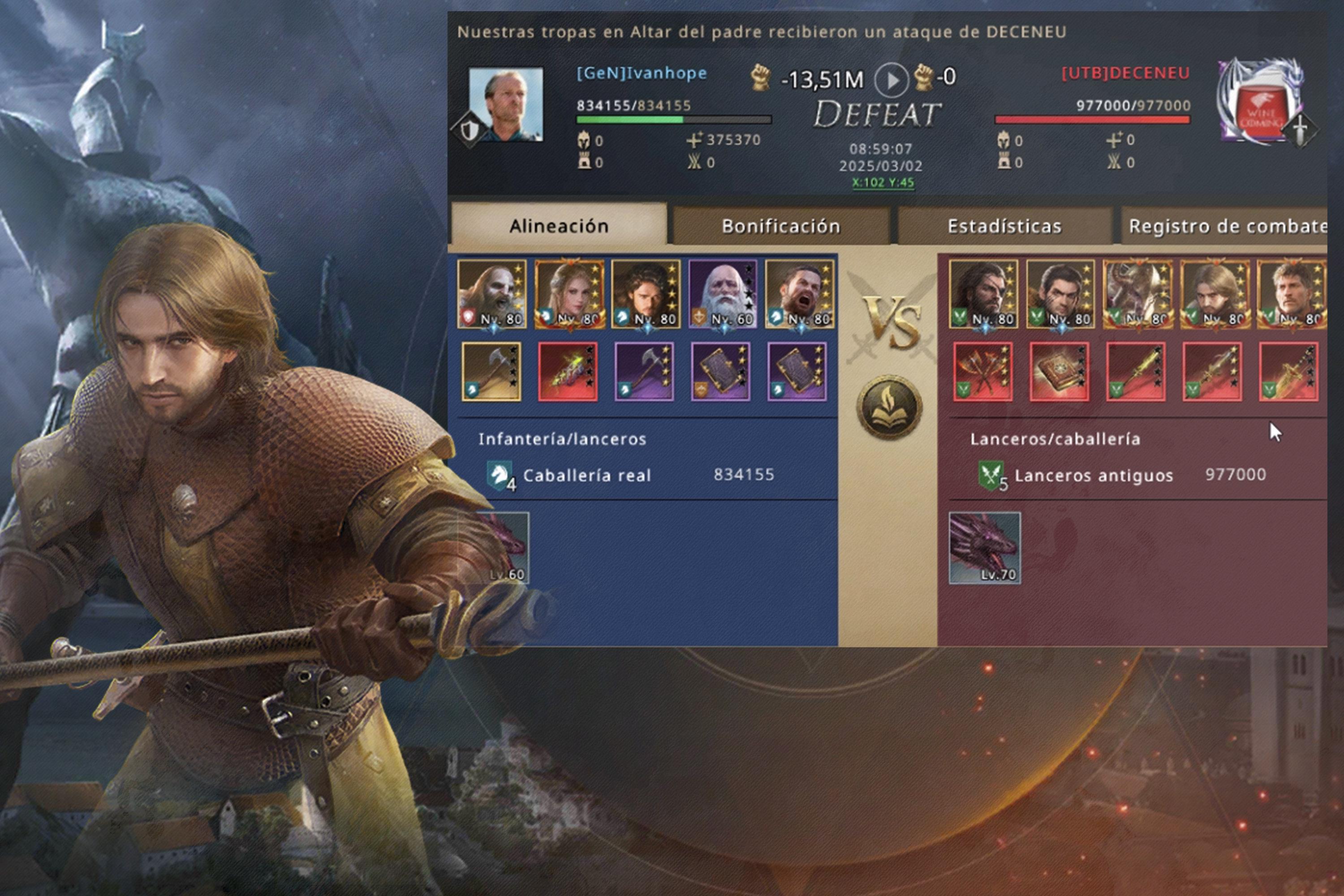1344x896 pixels.
Task: Switch to the Alineación tab
Action: click(x=558, y=226)
